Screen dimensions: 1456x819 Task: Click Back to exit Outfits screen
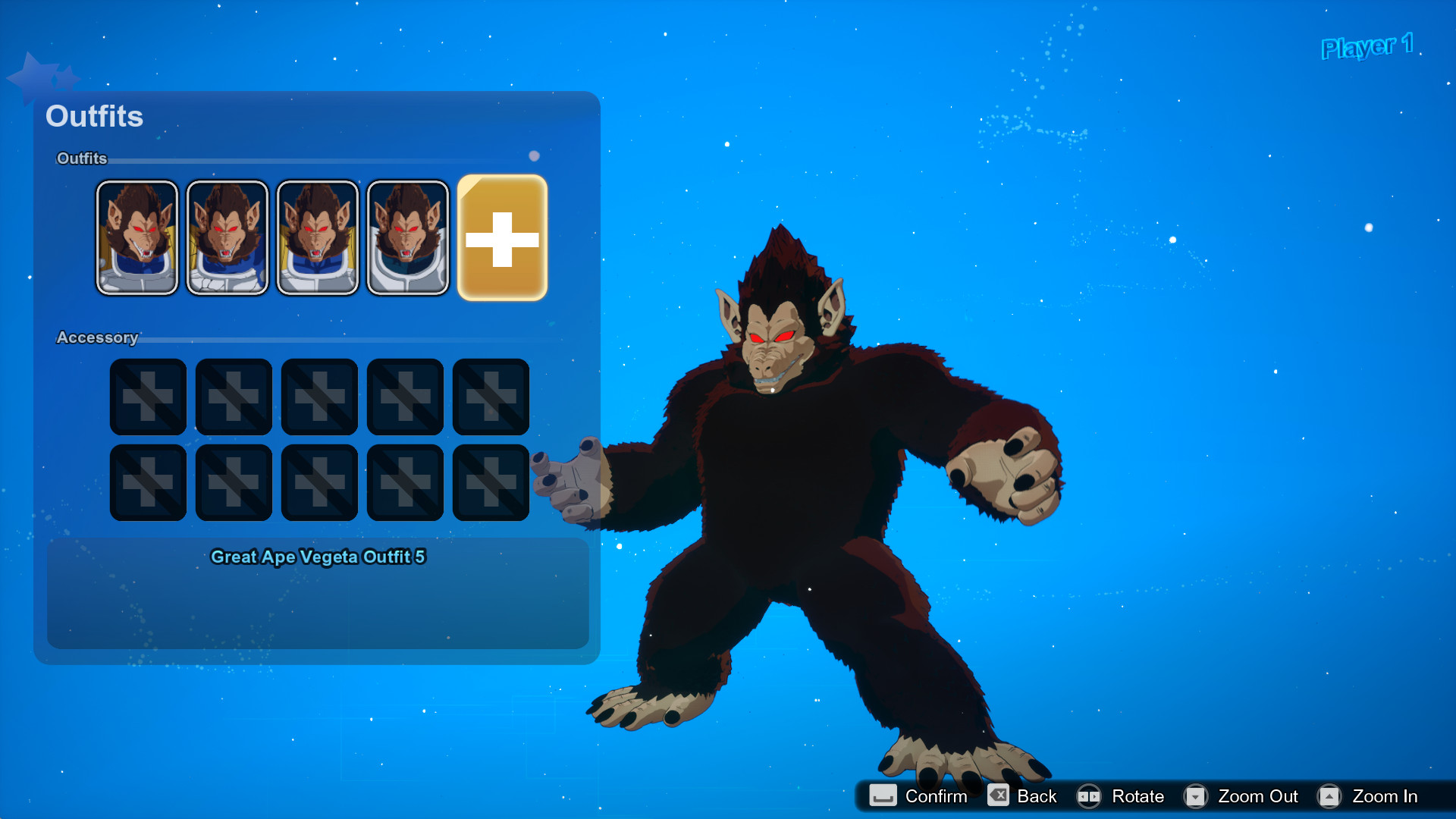click(x=999, y=796)
